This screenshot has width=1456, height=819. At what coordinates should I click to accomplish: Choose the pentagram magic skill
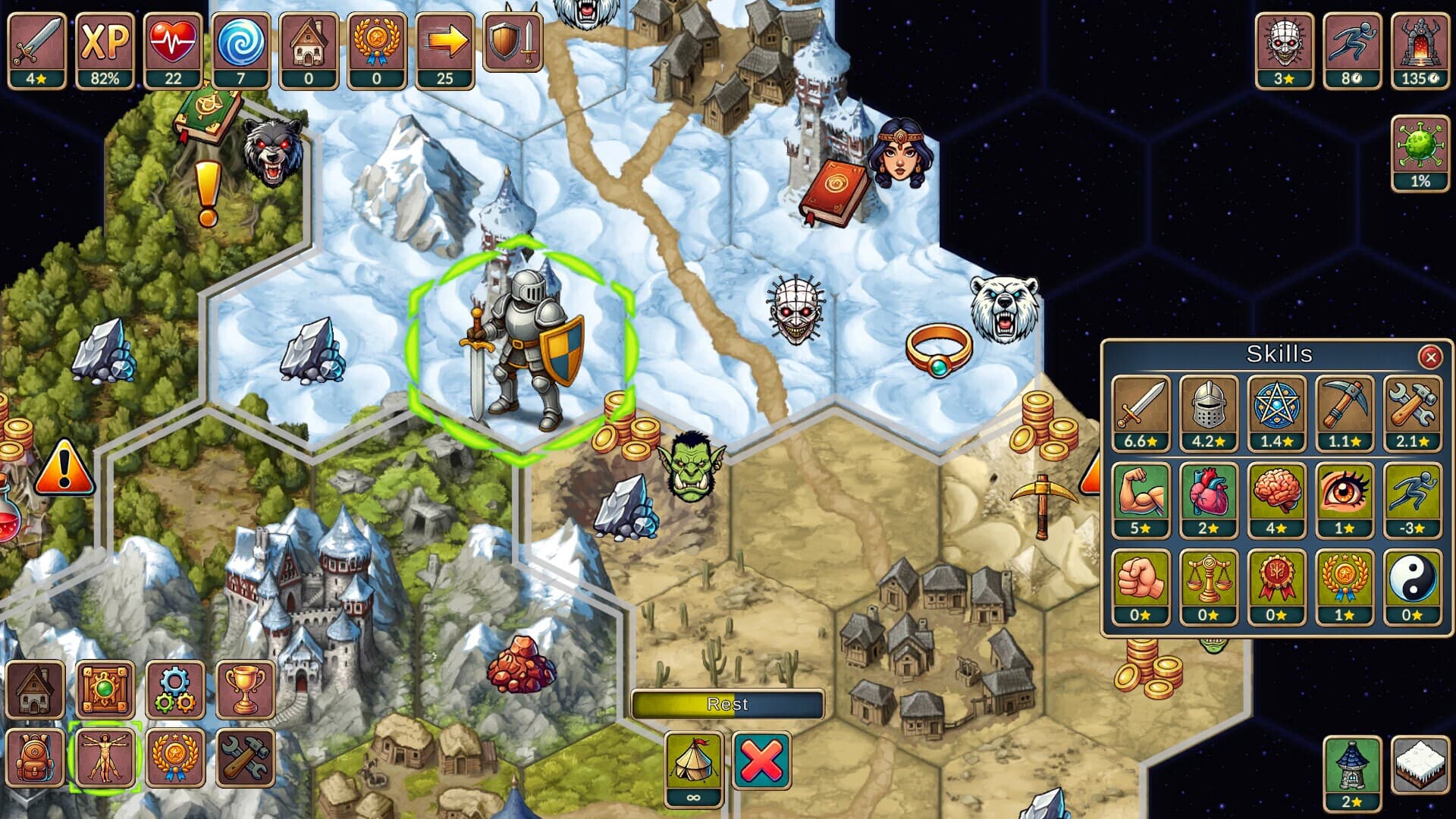tap(1276, 413)
